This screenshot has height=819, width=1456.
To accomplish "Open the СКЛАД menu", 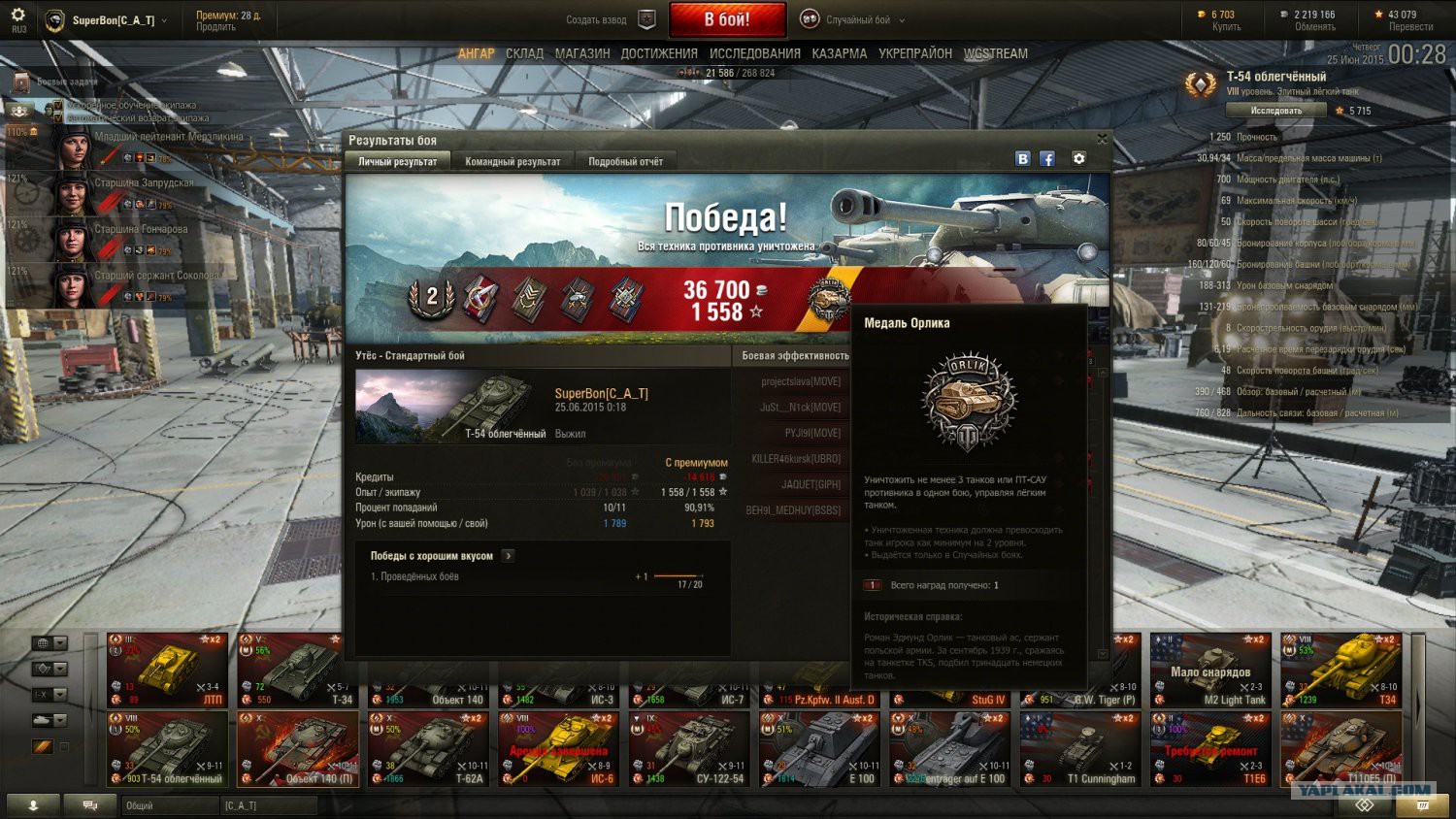I will click(524, 54).
